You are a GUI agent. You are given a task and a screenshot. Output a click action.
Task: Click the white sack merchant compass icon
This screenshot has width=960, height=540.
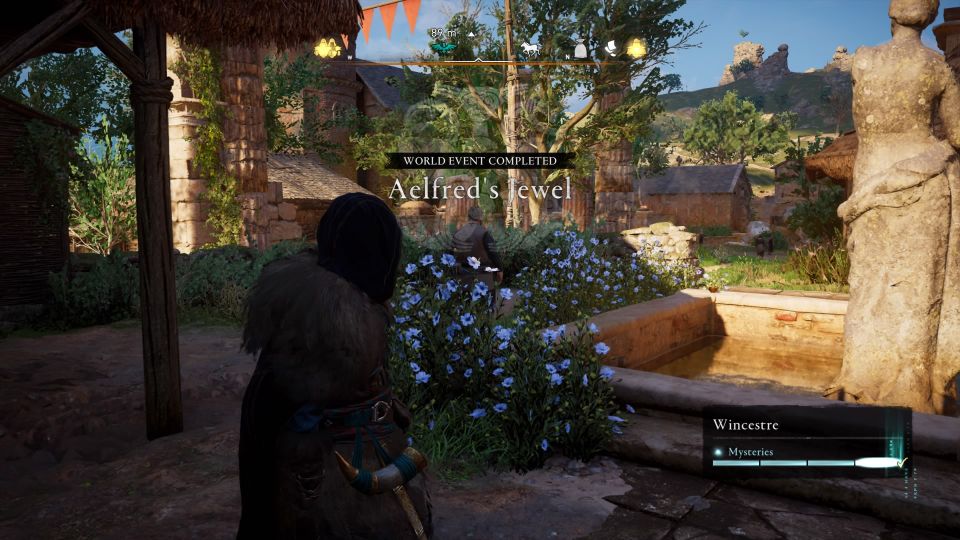[579, 48]
